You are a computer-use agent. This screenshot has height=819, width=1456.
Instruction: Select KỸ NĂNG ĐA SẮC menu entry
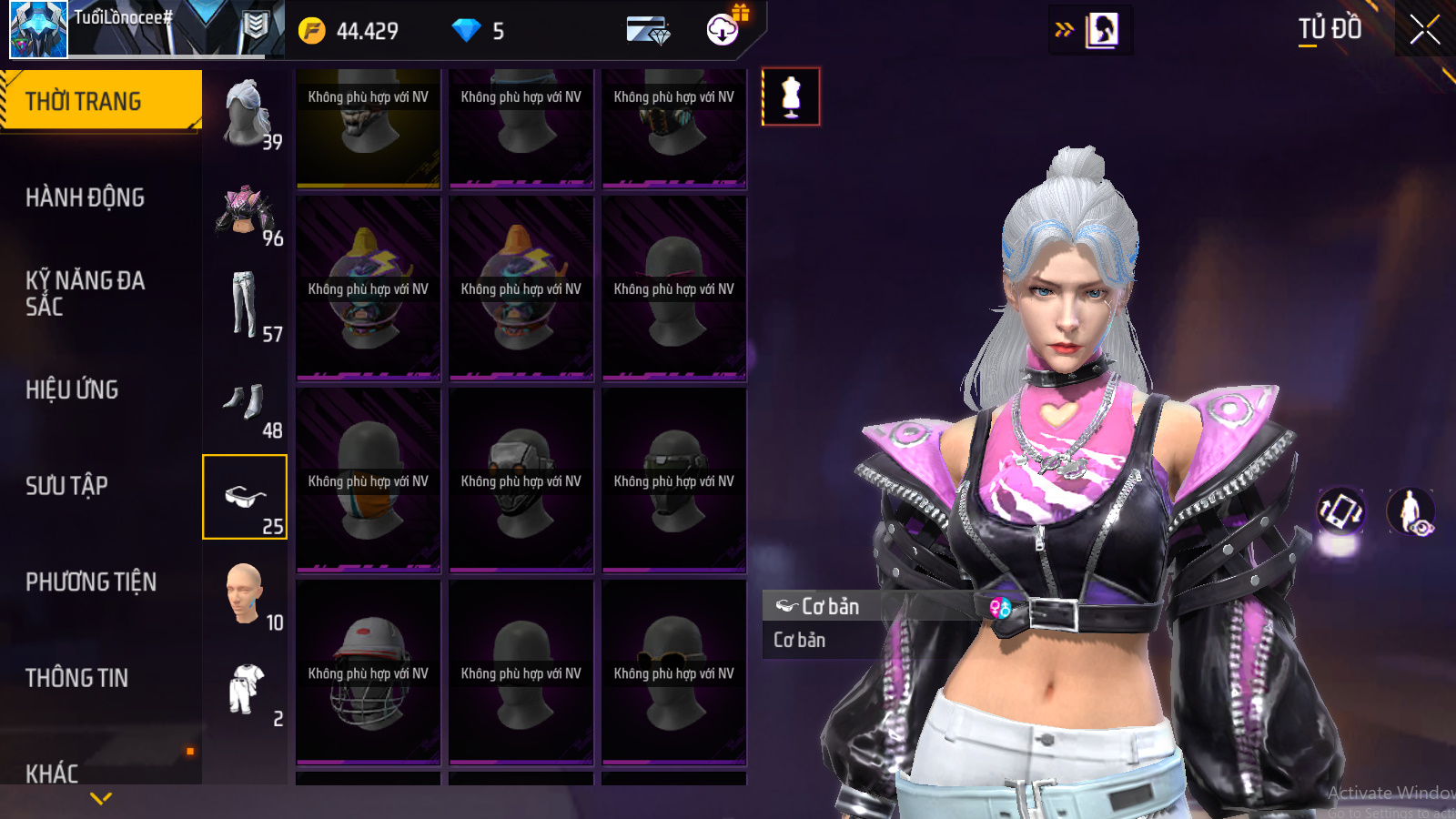(85, 293)
